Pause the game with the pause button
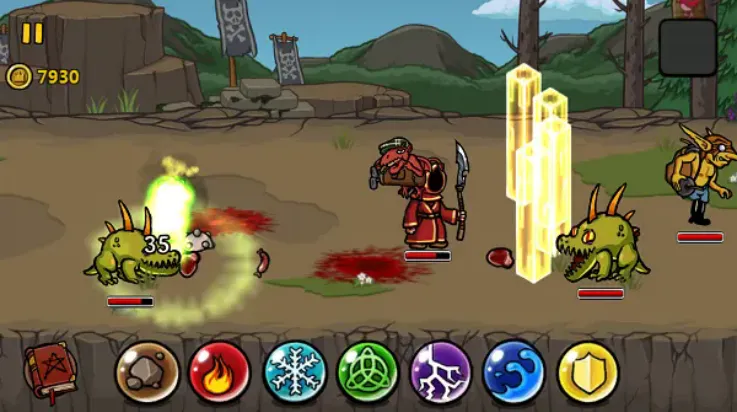This screenshot has width=737, height=412. [32, 33]
